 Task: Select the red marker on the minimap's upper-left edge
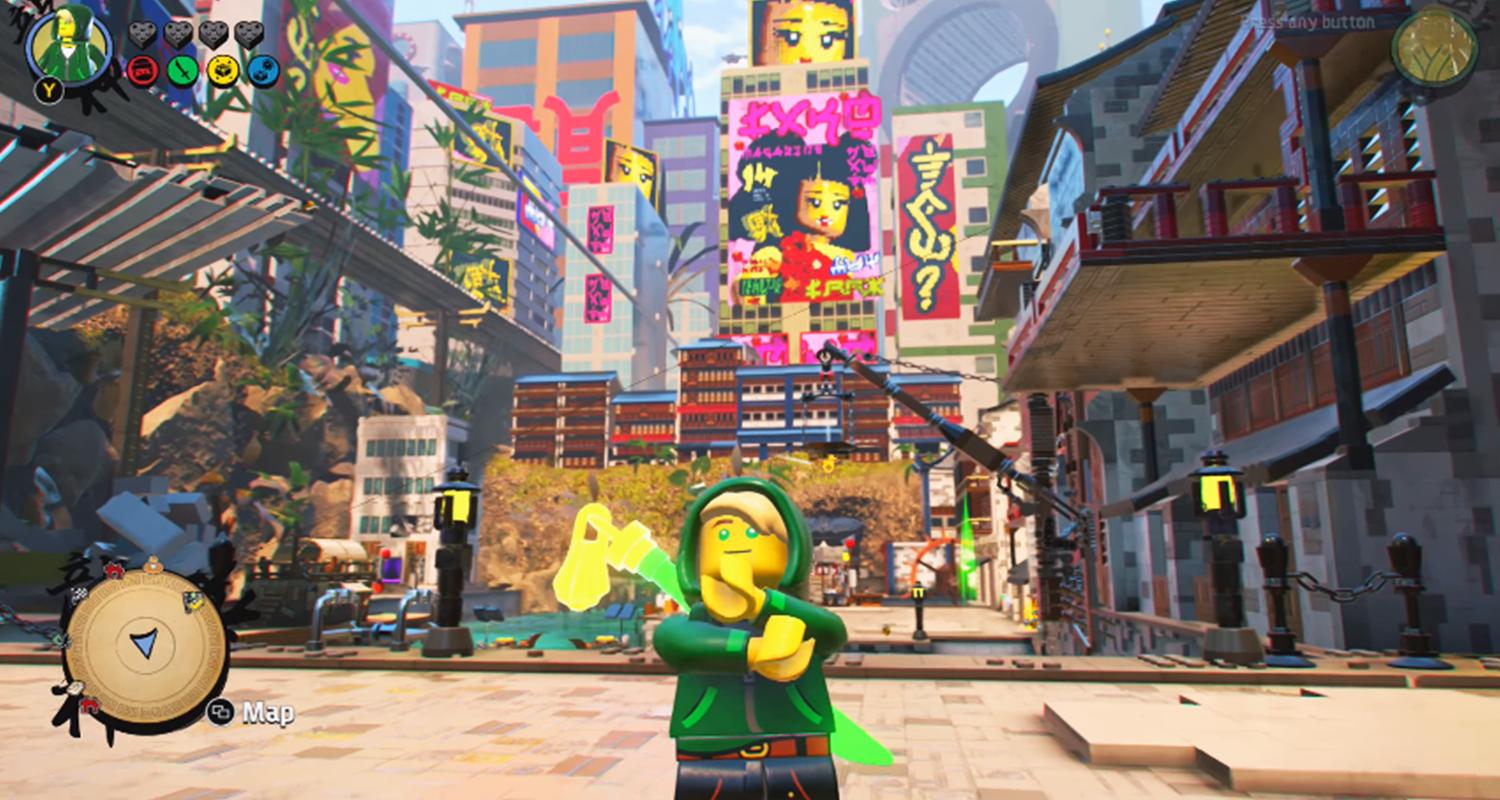click(113, 571)
